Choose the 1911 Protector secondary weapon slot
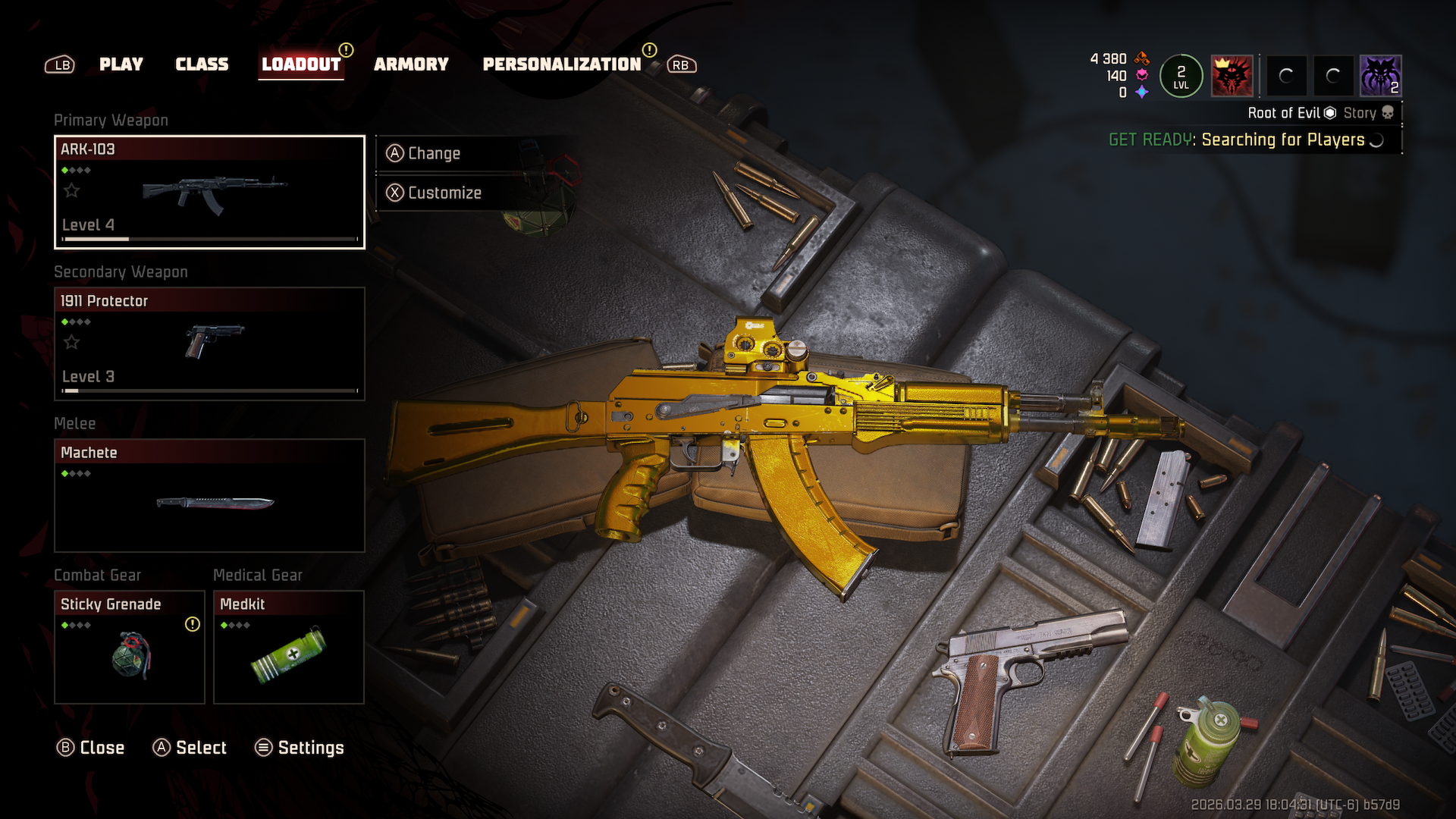The width and height of the screenshot is (1456, 819). point(209,344)
